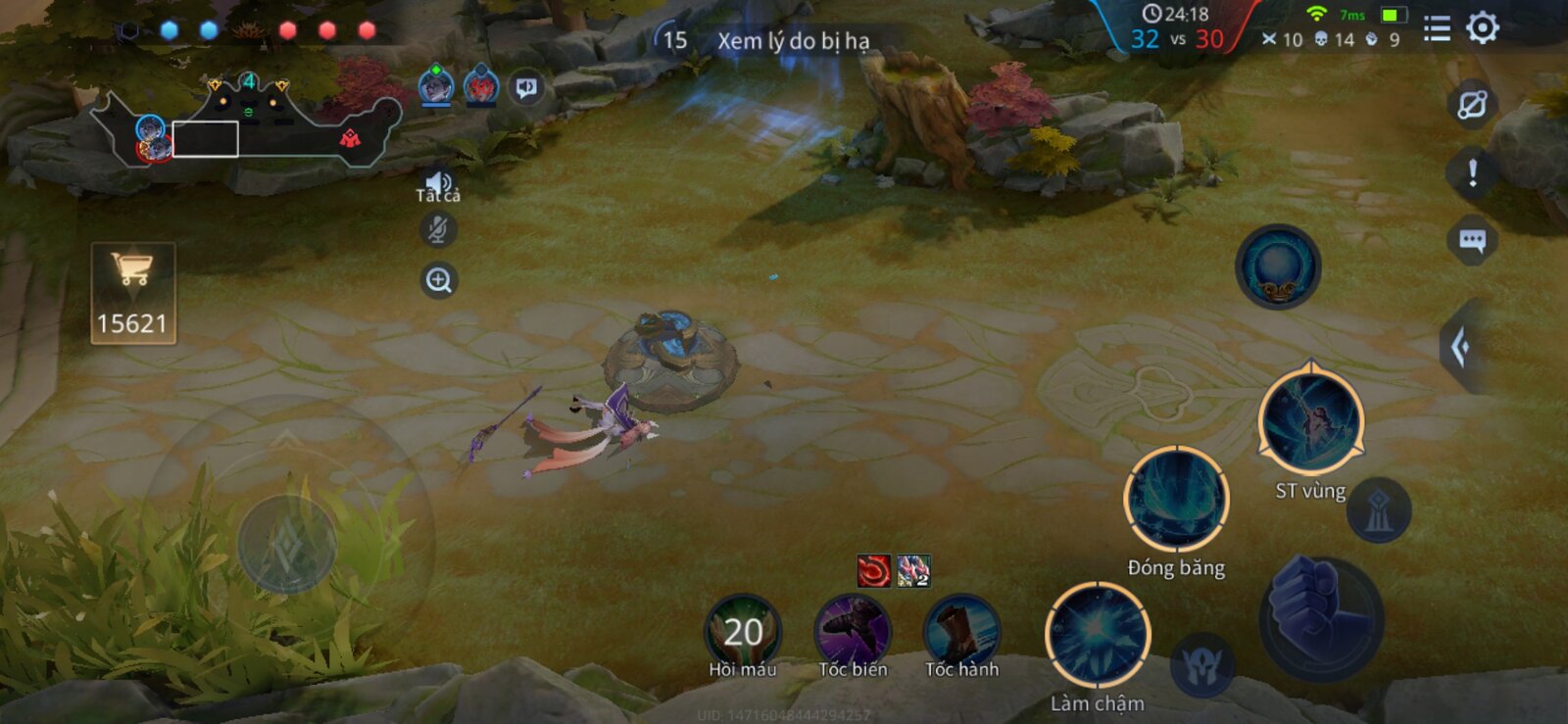This screenshot has width=1568, height=724.
Task: Send the exclamation alert ping
Action: point(1472,174)
